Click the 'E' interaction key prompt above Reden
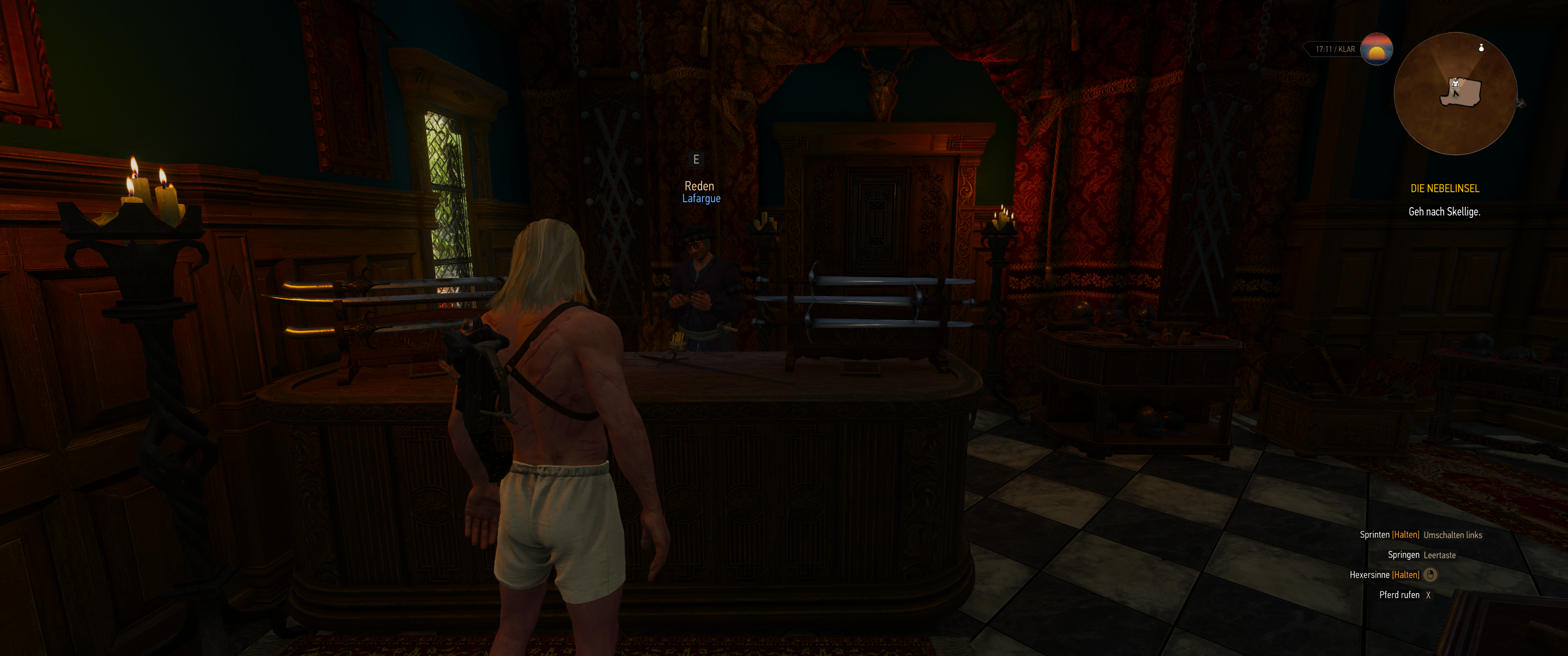The width and height of the screenshot is (1568, 656). pyautogui.click(x=697, y=160)
